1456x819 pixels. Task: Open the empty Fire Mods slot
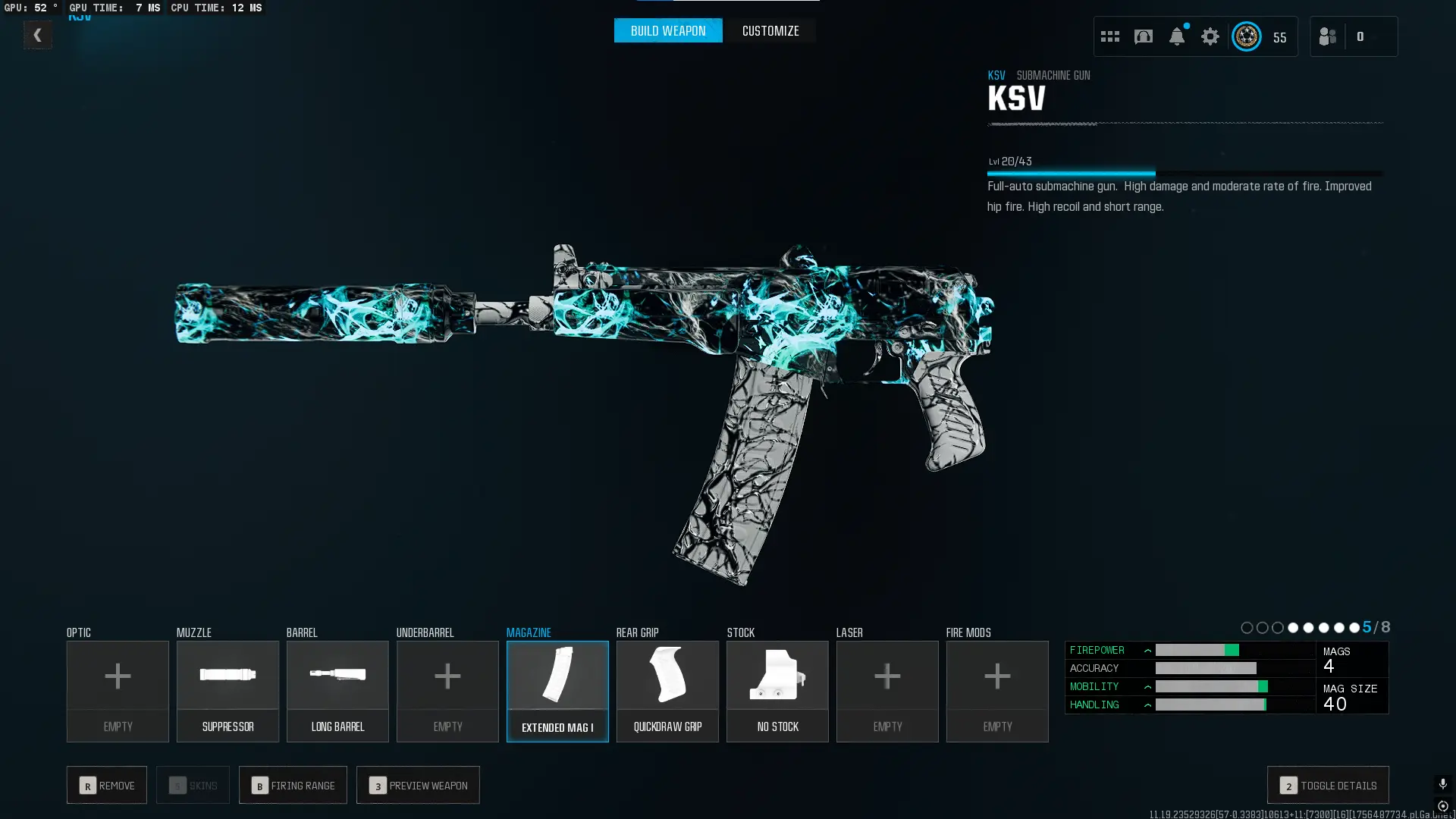point(997,691)
